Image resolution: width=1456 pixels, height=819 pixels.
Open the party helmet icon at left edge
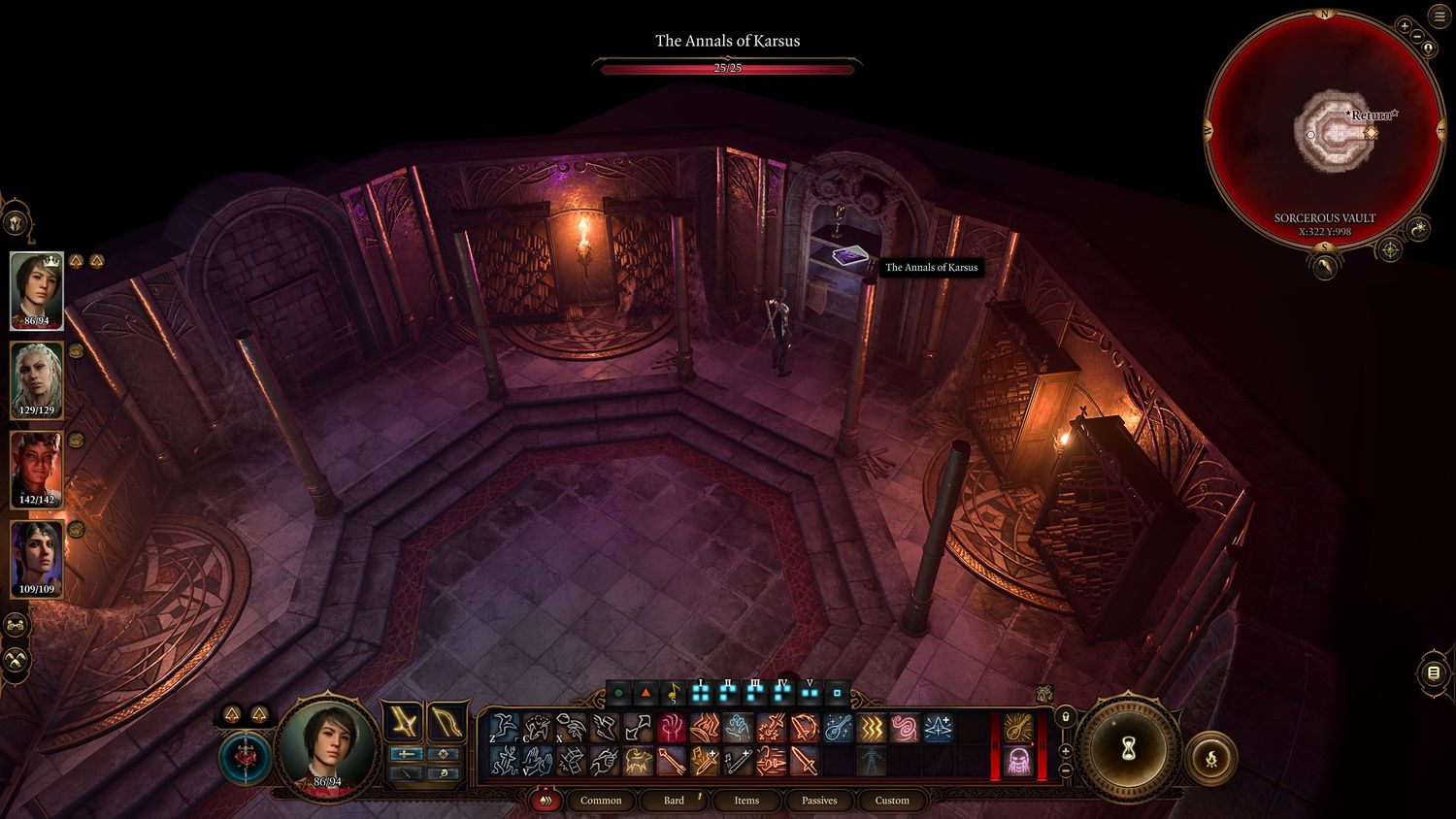coord(17,223)
